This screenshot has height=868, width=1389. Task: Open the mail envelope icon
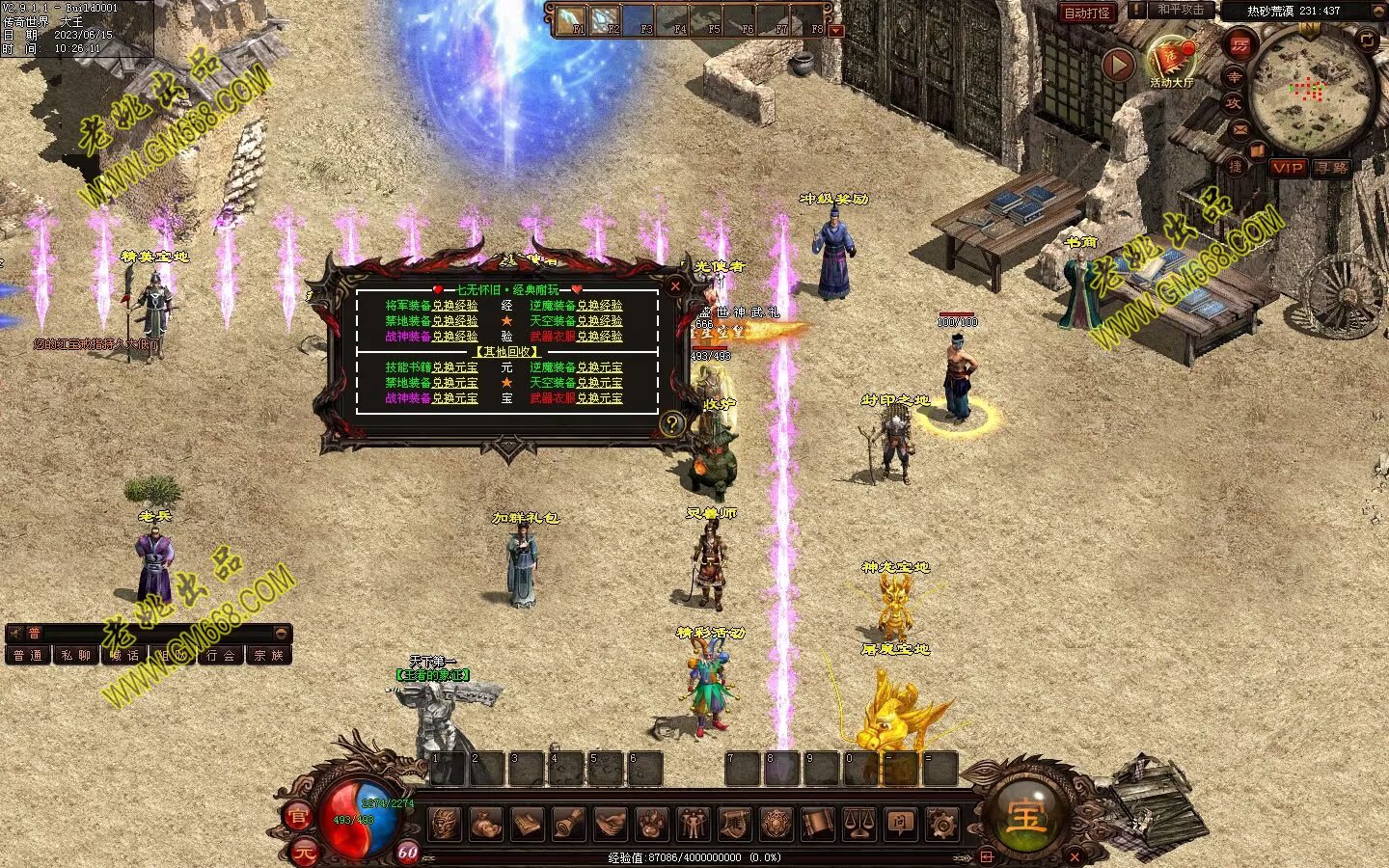tap(1239, 129)
